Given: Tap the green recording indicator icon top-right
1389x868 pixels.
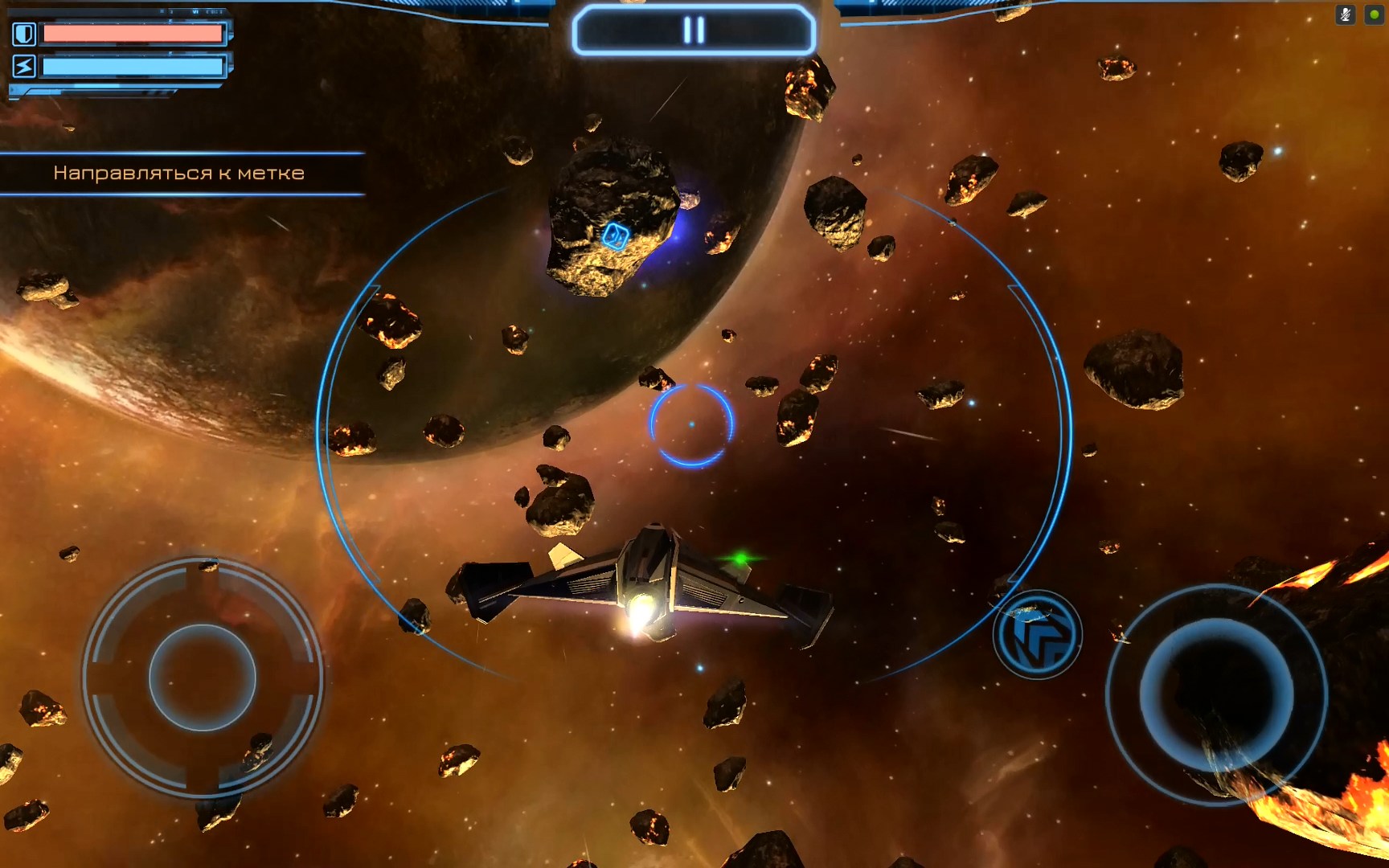Looking at the screenshot, I should pos(1371,14).
